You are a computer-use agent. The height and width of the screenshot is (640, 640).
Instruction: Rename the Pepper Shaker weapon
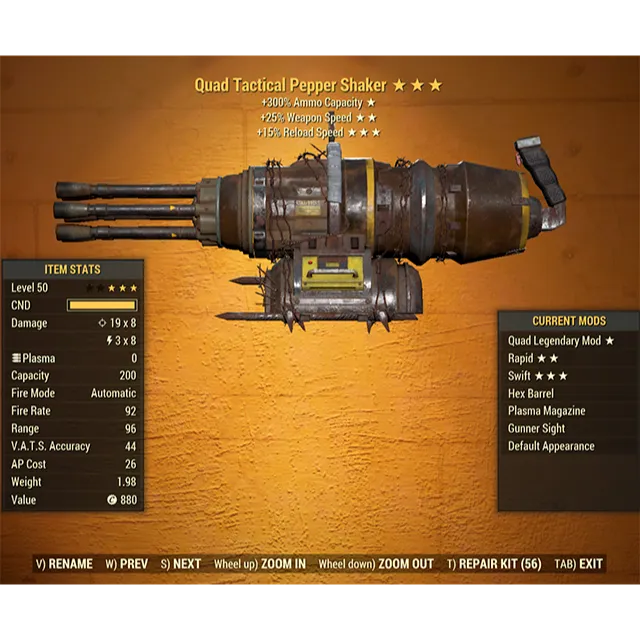pyautogui.click(x=65, y=564)
